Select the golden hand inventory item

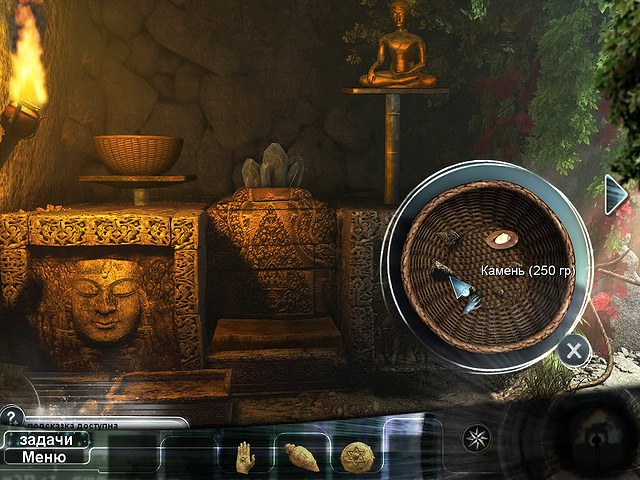244,457
